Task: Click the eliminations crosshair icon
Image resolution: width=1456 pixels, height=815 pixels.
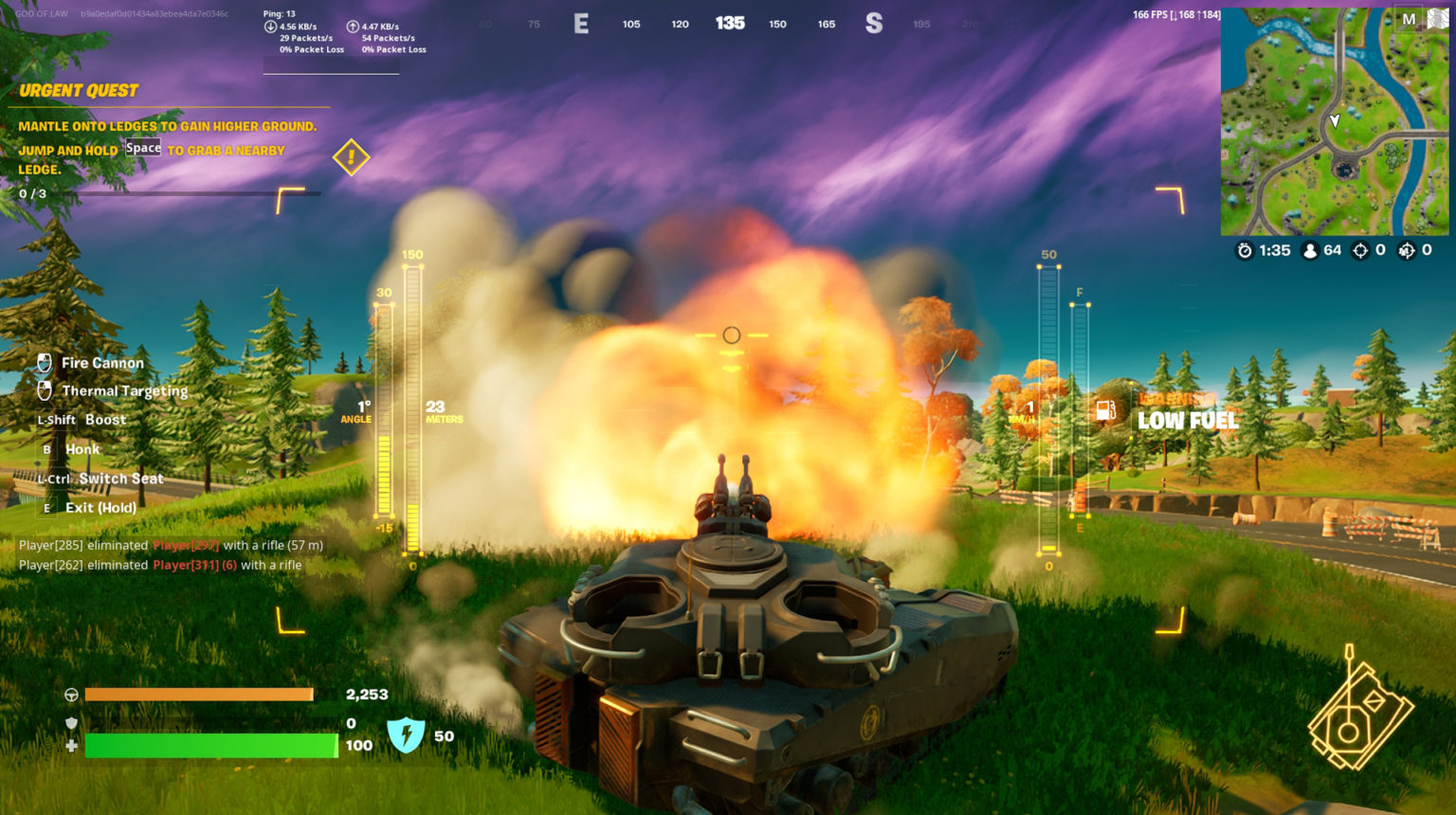Action: [x=1360, y=251]
